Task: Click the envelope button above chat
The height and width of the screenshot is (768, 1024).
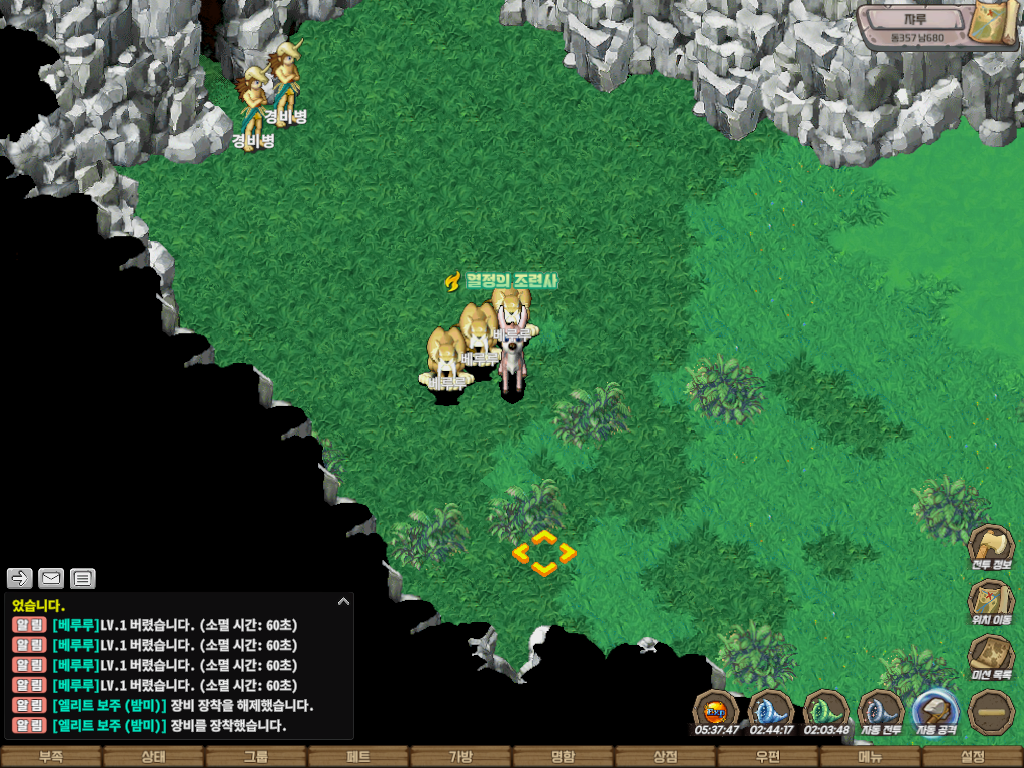Action: click(x=51, y=577)
